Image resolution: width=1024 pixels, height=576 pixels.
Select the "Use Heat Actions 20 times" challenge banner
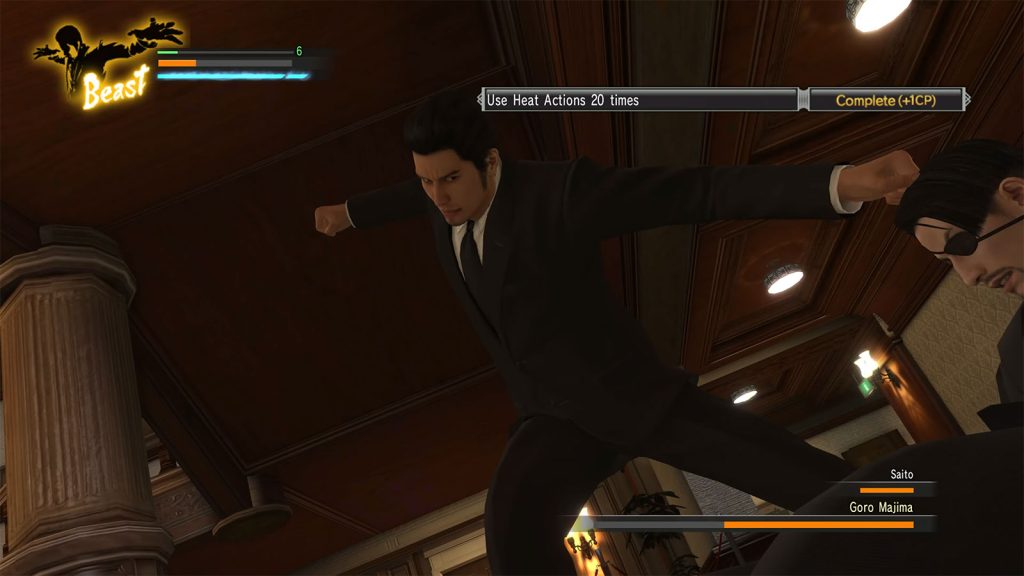point(640,100)
